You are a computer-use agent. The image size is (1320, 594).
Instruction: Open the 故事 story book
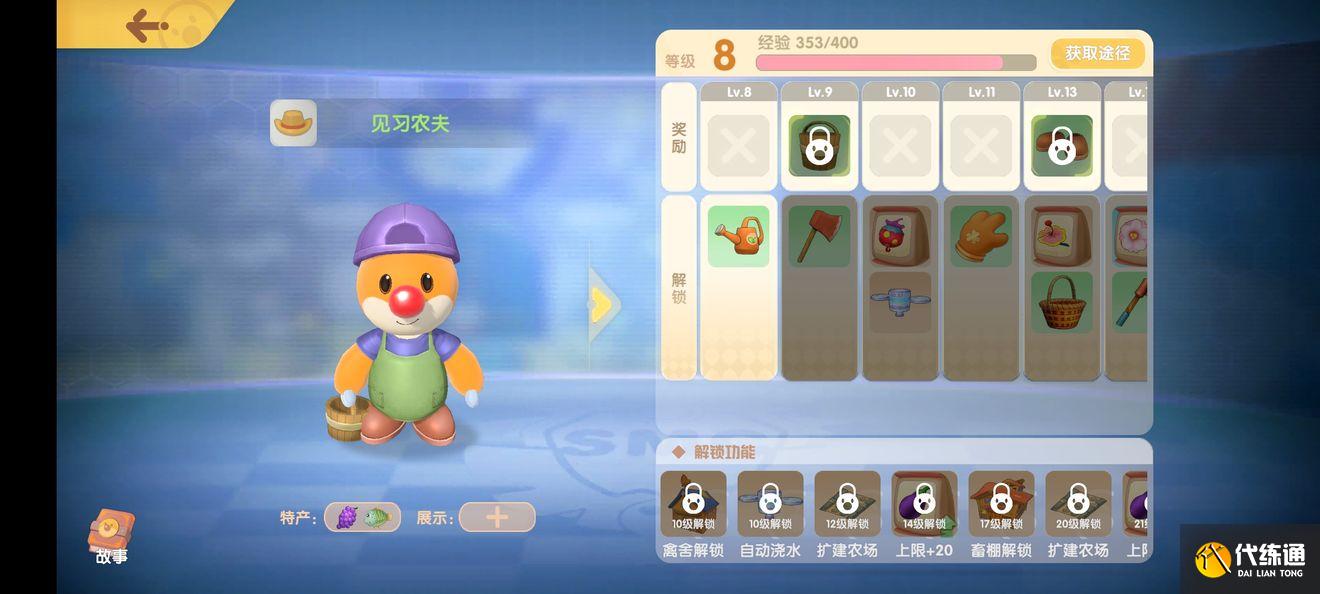(x=111, y=537)
